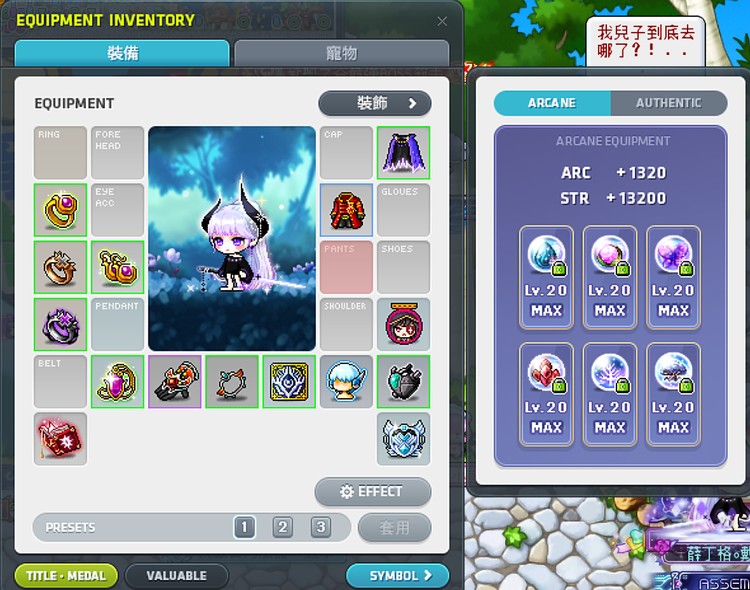Select the pink gem pendant slot
This screenshot has width=750, height=590.
[x=117, y=382]
